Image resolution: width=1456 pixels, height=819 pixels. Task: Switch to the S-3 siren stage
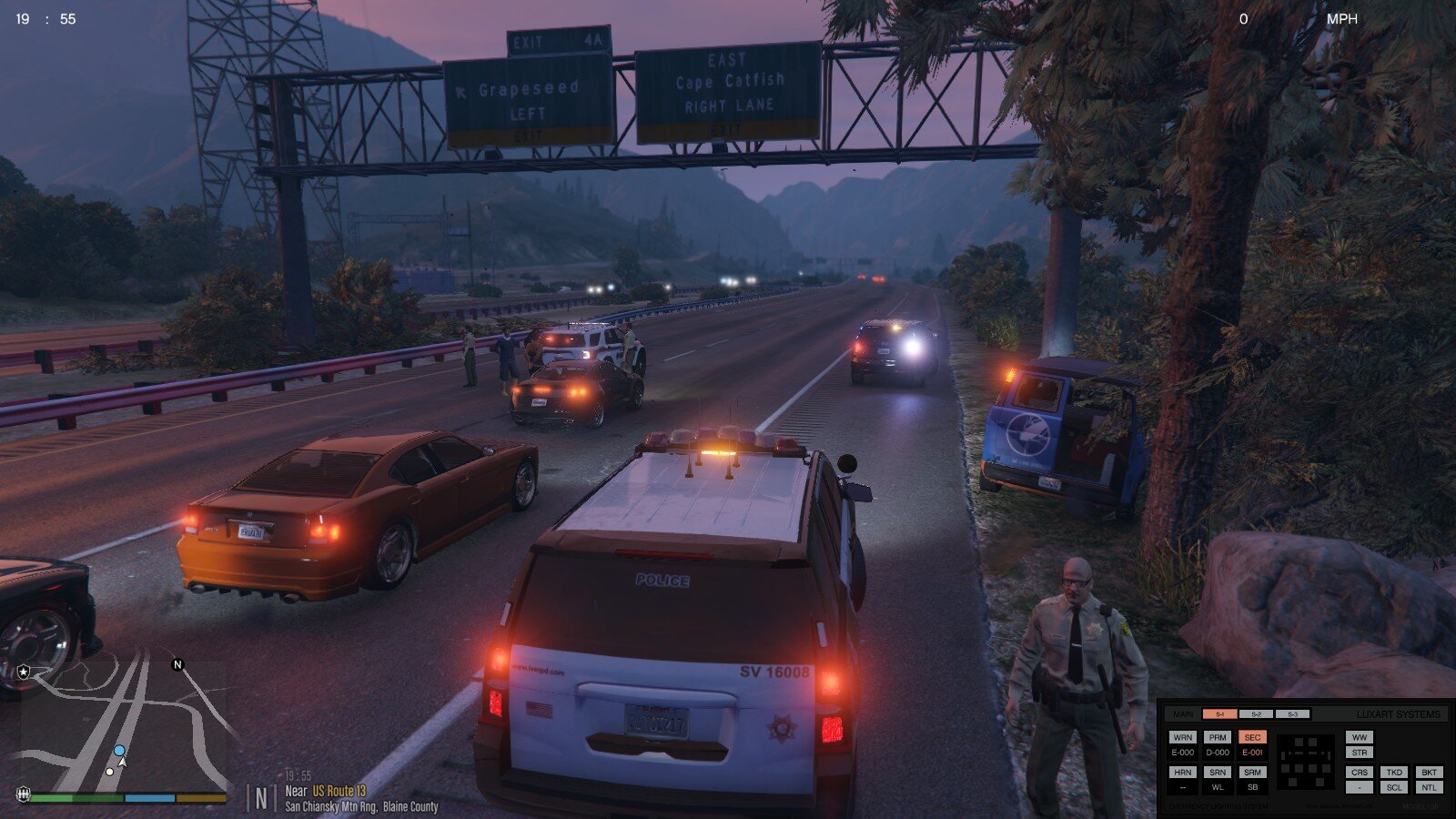pyautogui.click(x=1292, y=714)
